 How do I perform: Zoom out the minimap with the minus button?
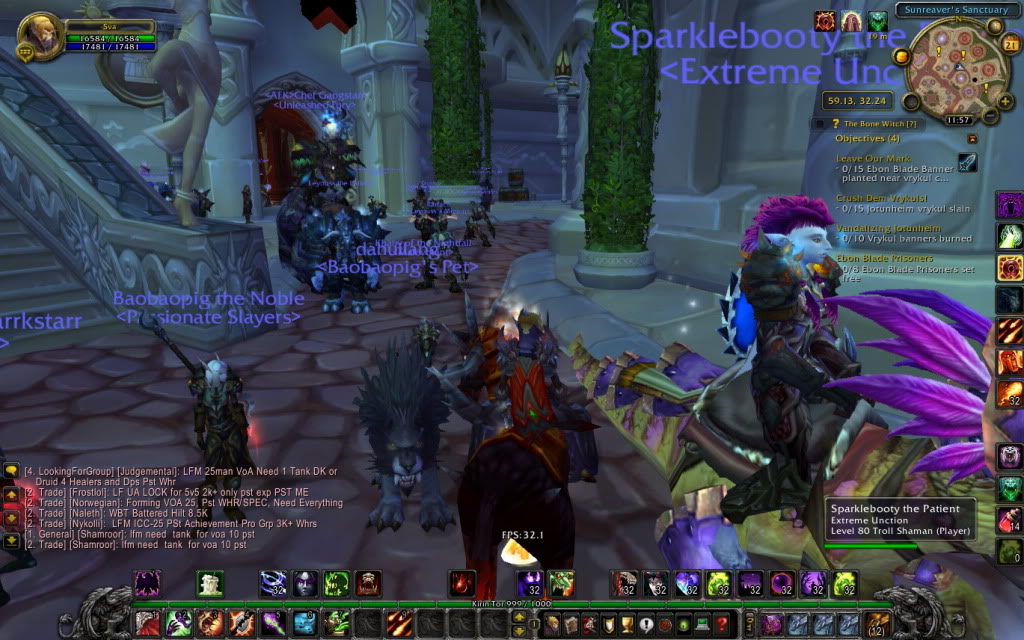[989, 114]
